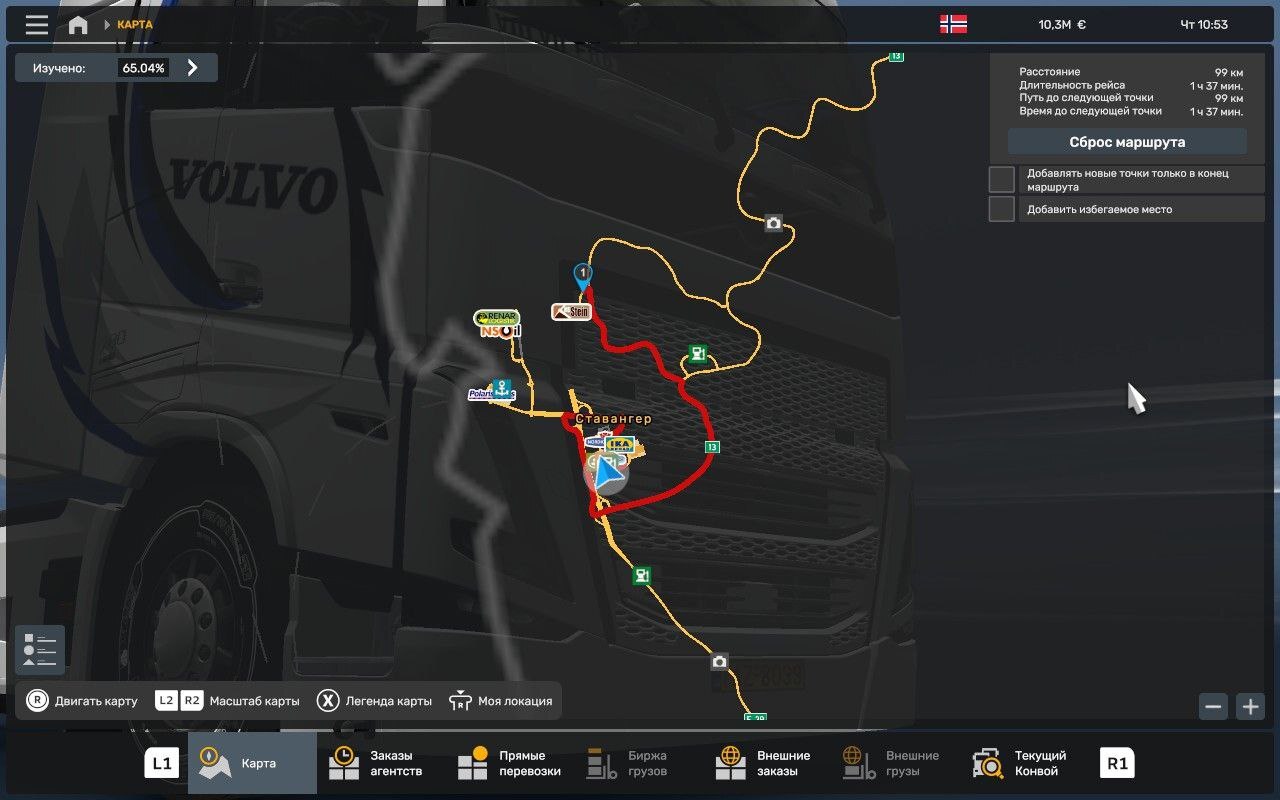Image resolution: width=1280 pixels, height=800 pixels.
Task: Select the numbered waypoint marker on map
Action: point(582,274)
